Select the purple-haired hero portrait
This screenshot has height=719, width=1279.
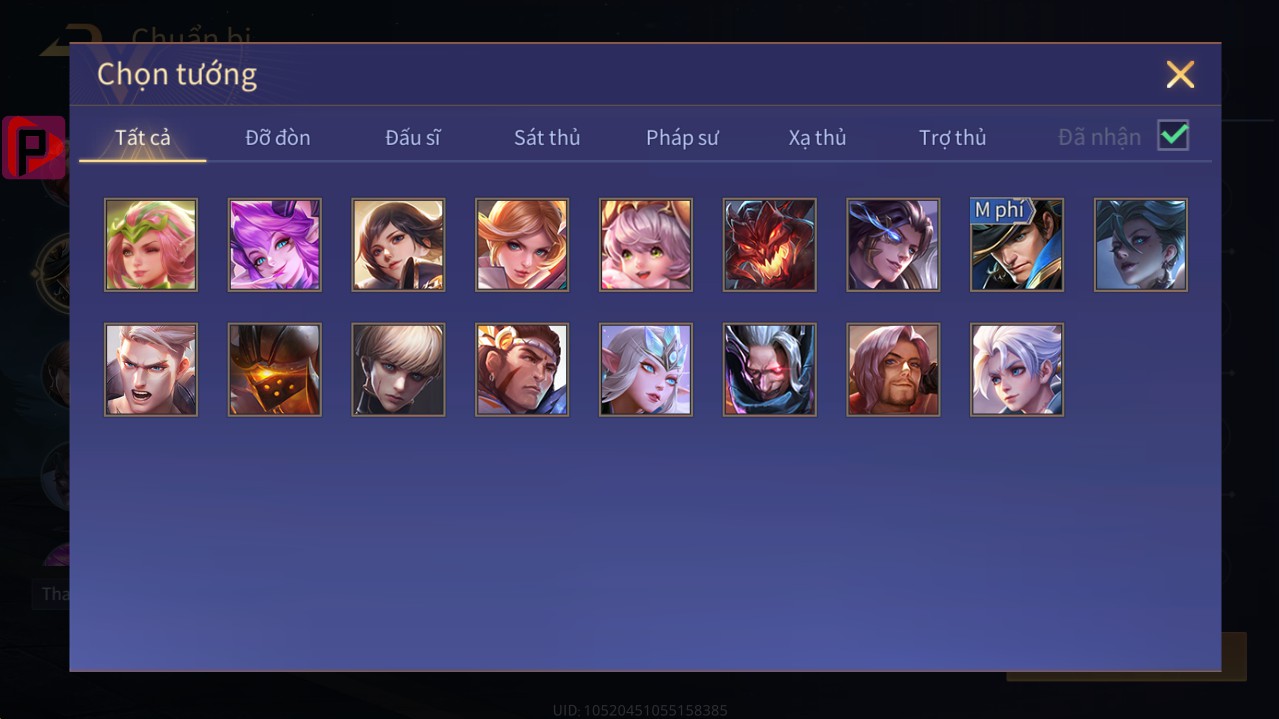click(275, 245)
